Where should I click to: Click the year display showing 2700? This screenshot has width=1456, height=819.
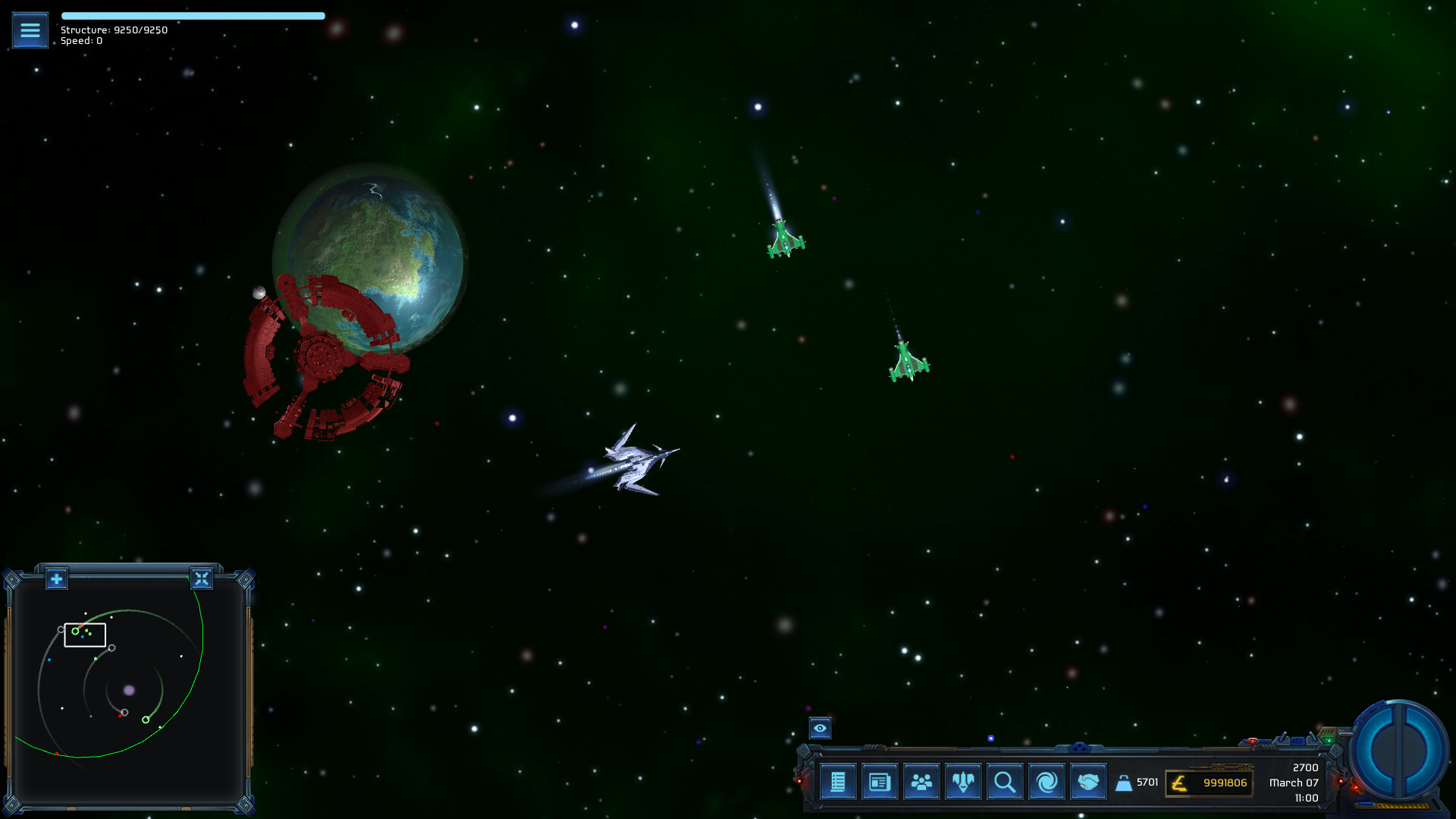tap(1306, 767)
